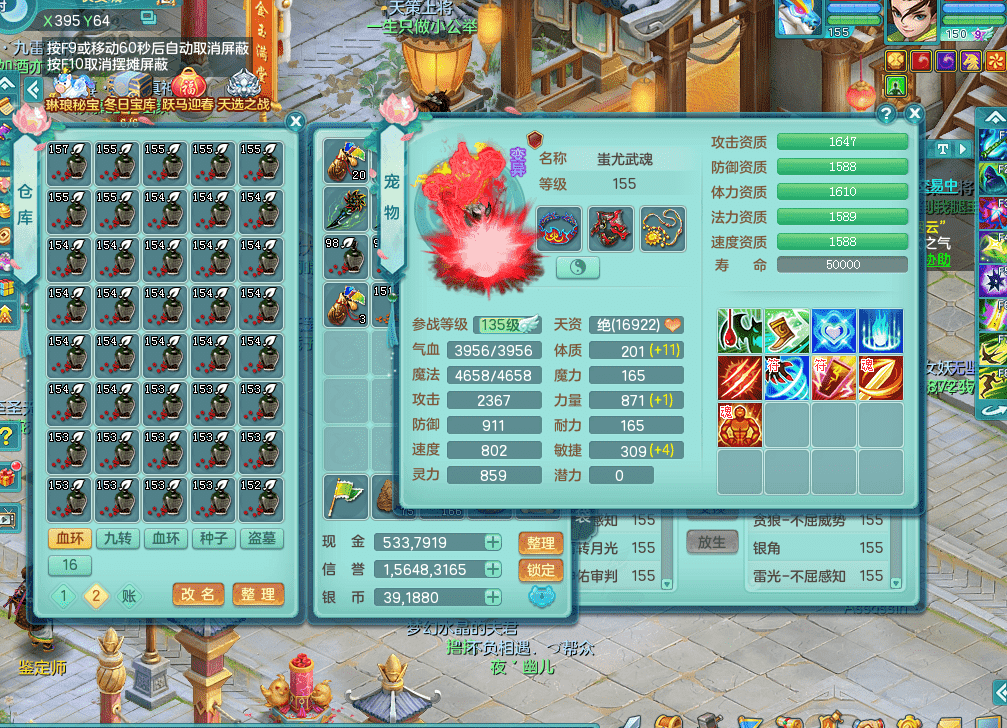
Task: Add cash with the 现金 plus button
Action: [493, 542]
